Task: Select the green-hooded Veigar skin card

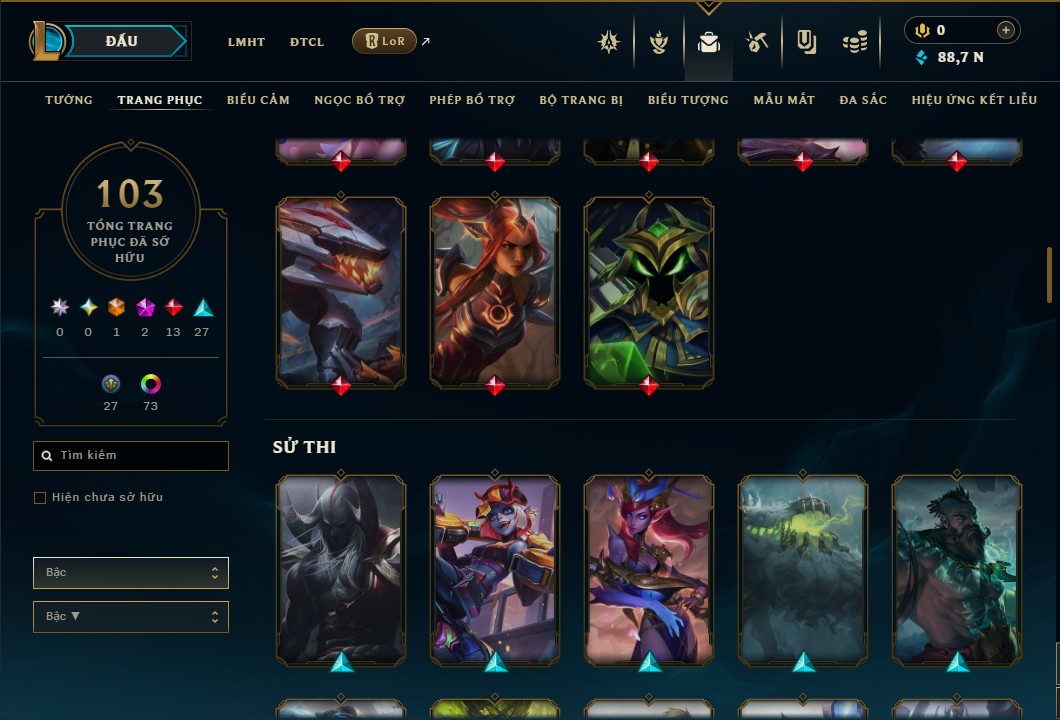Action: click(649, 288)
